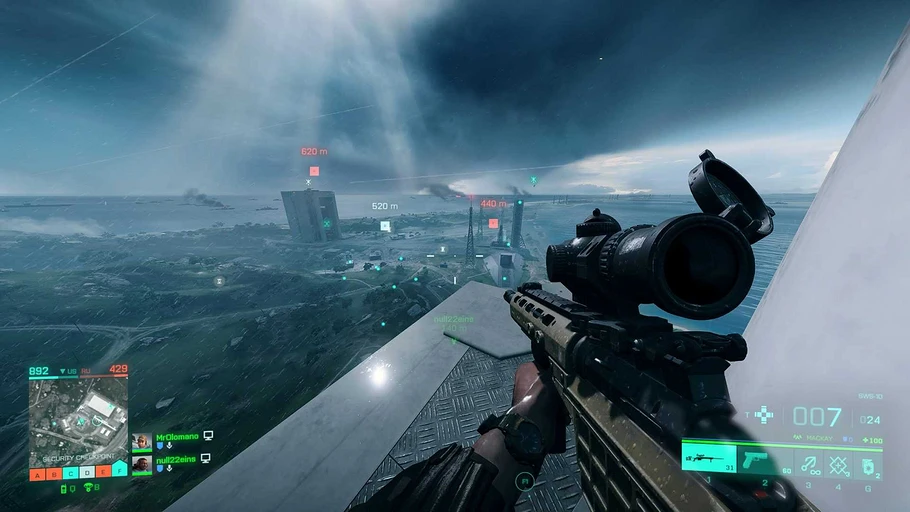
Task: Select objective A on the capture bar
Action: 37,472
